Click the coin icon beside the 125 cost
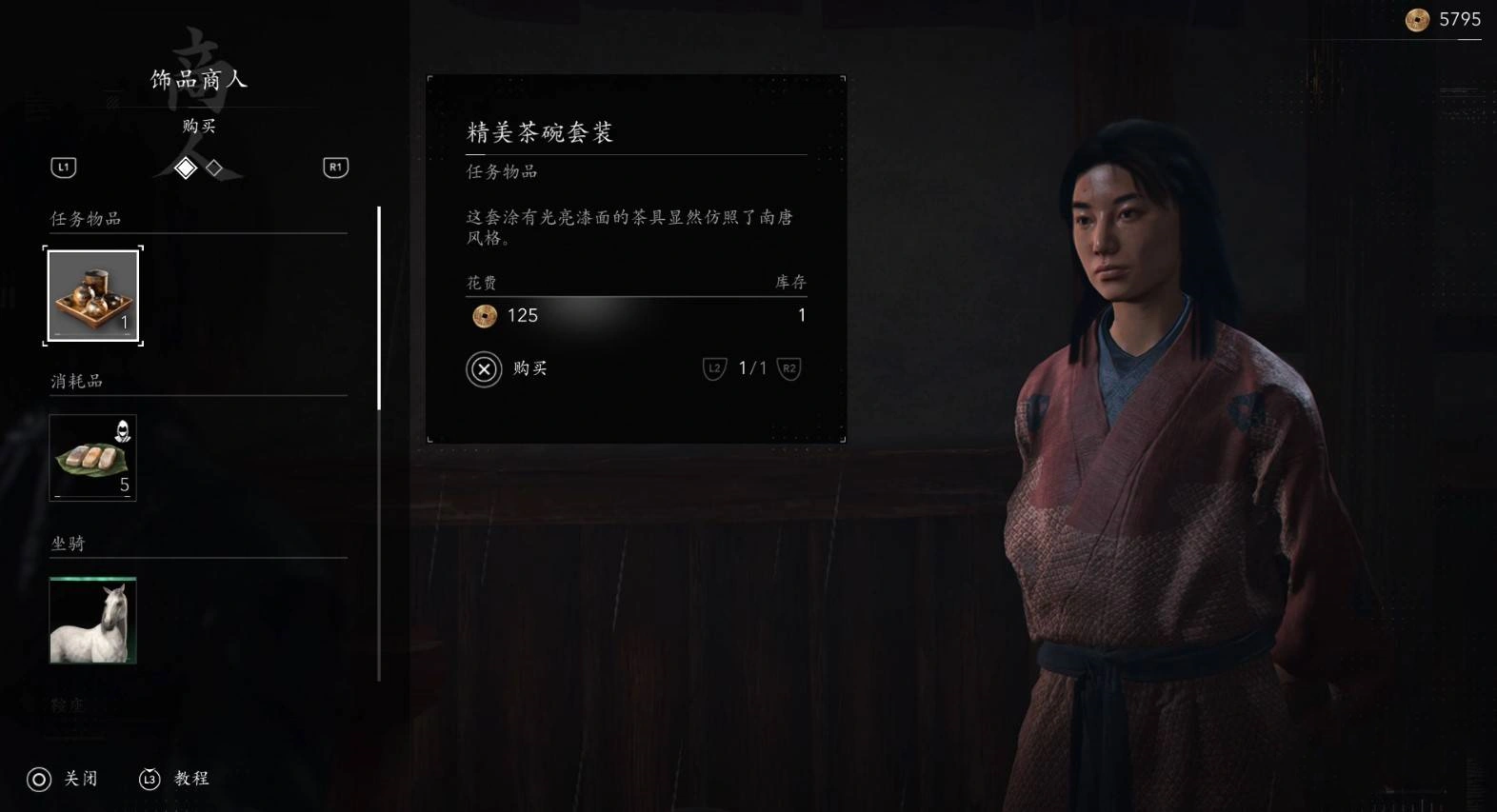Image resolution: width=1497 pixels, height=812 pixels. (484, 316)
